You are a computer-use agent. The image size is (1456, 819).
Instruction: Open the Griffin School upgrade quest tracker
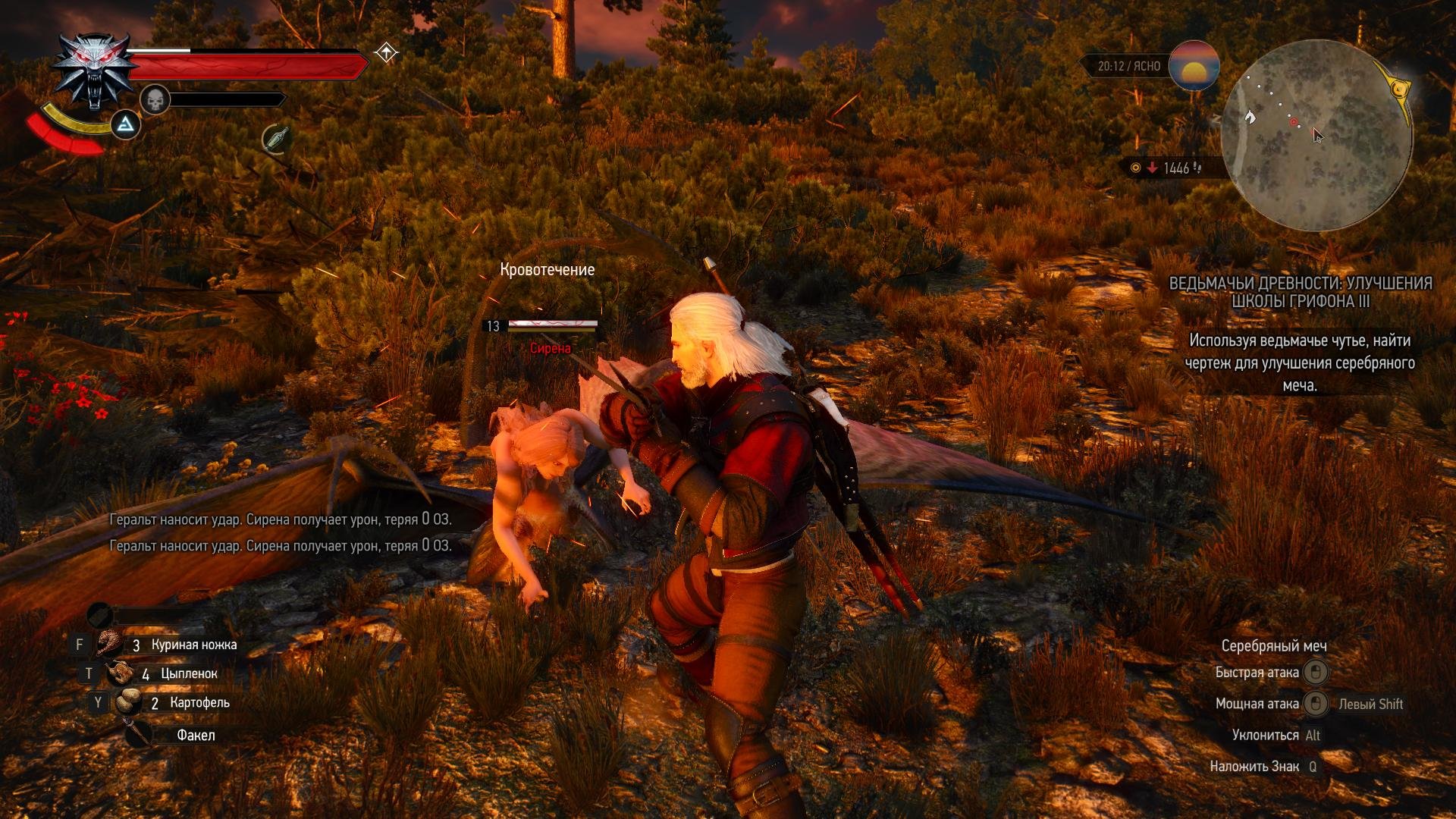(x=1300, y=293)
